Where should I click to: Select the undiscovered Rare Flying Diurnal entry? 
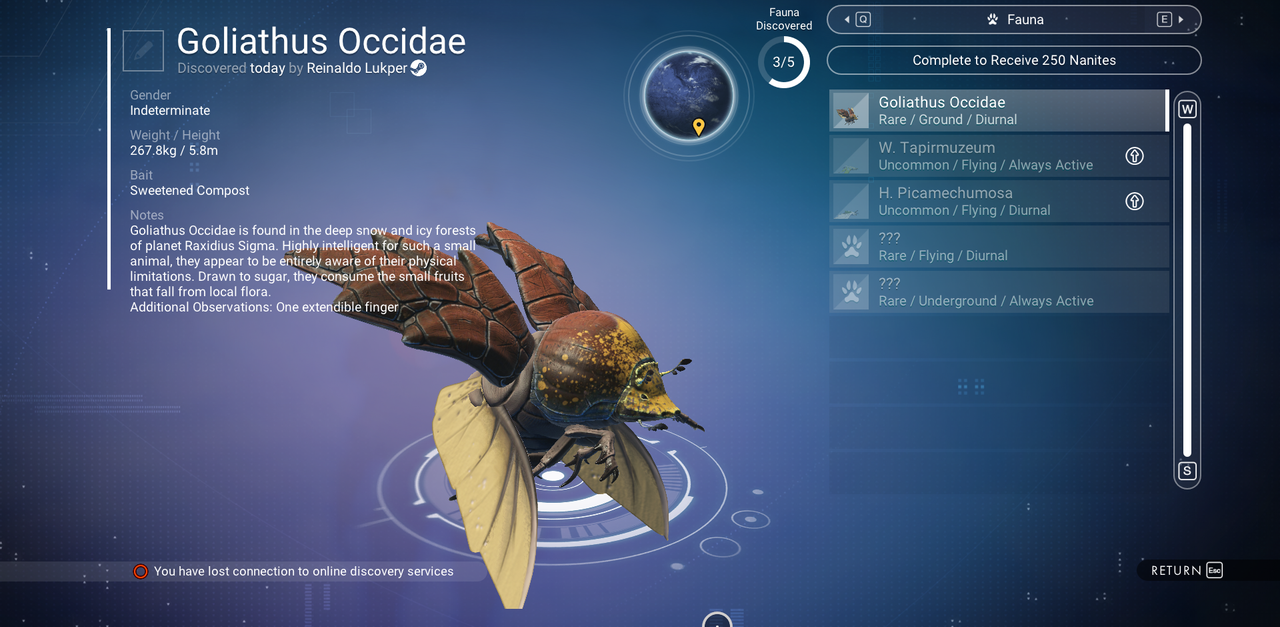[998, 247]
